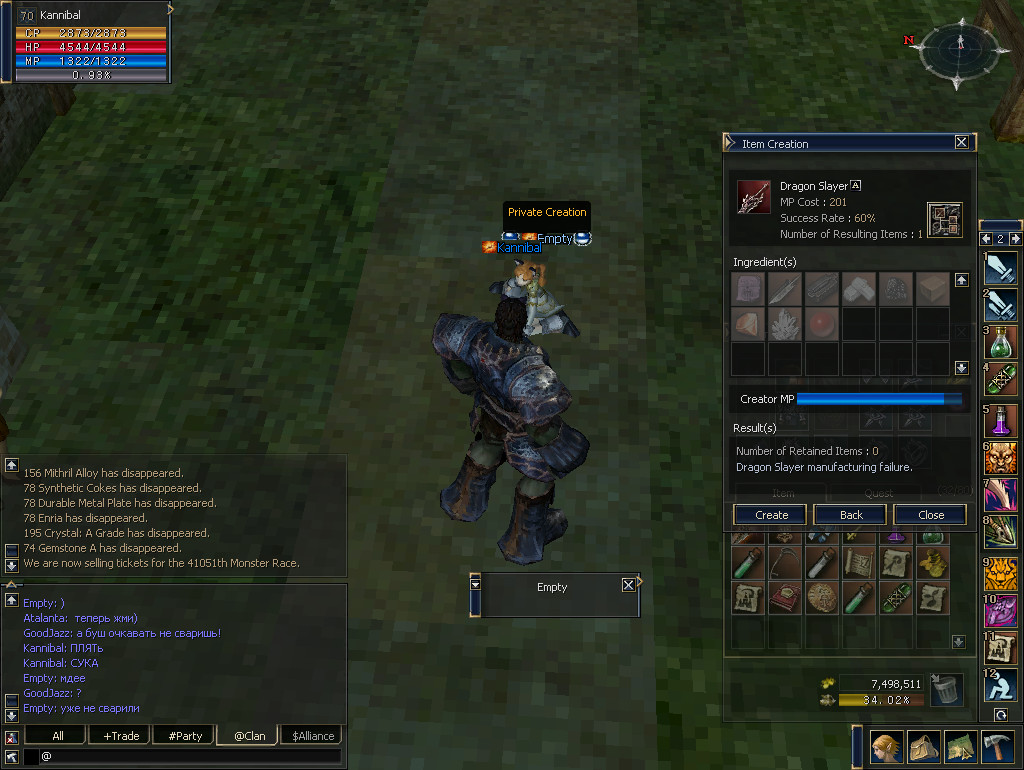Select the $Alliance chat tab
Screen dimensions: 1024x770
312,735
